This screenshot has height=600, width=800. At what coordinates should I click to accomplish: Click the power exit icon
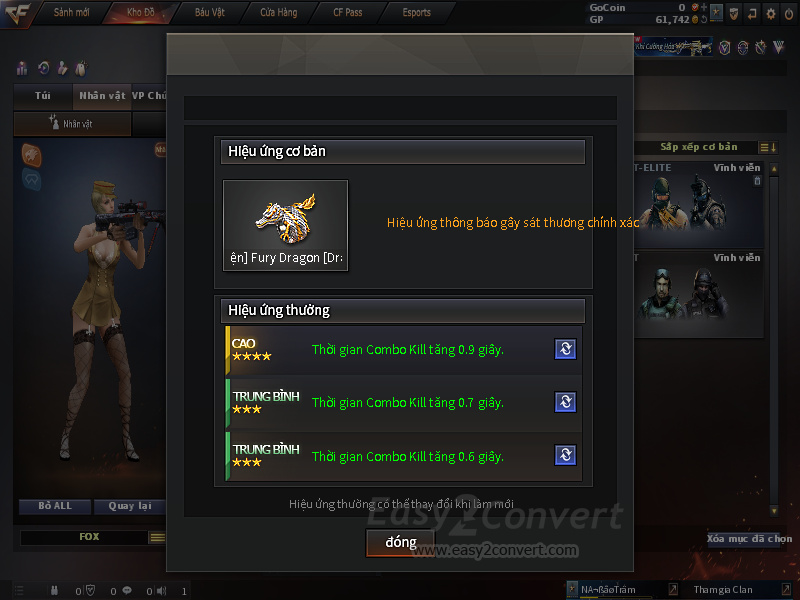coord(788,14)
